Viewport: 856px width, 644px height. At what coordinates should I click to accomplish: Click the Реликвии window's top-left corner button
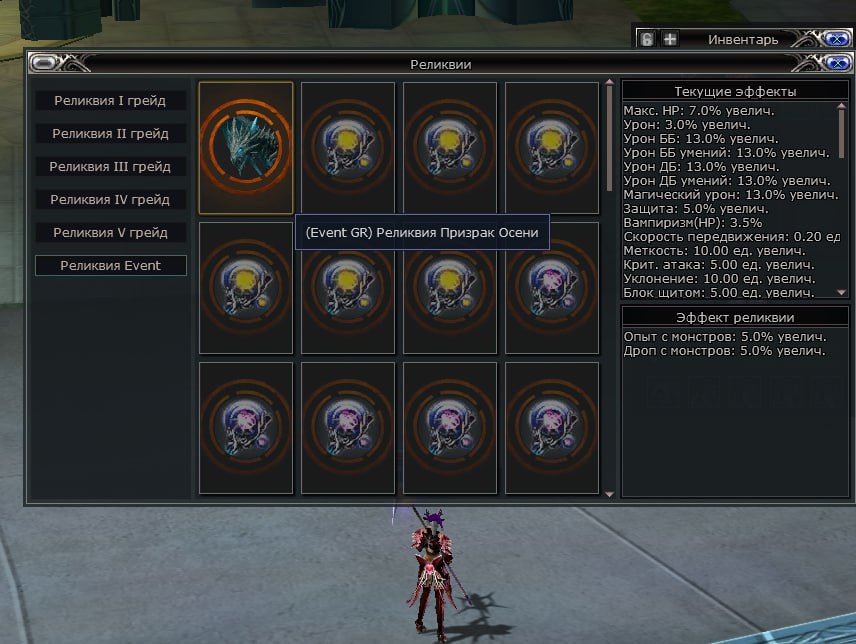tap(43, 64)
